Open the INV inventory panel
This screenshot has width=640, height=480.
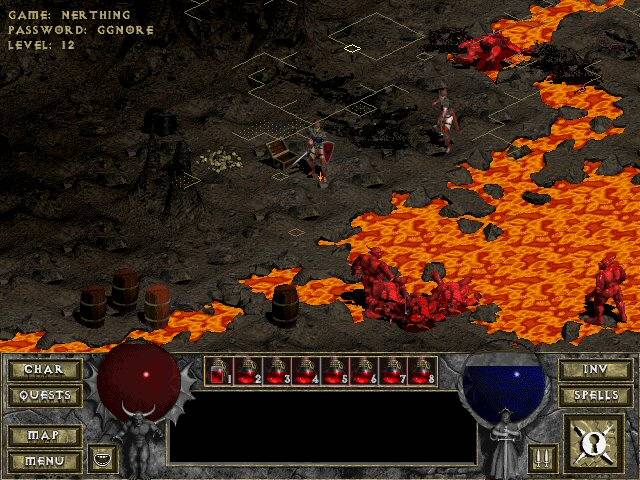point(595,370)
